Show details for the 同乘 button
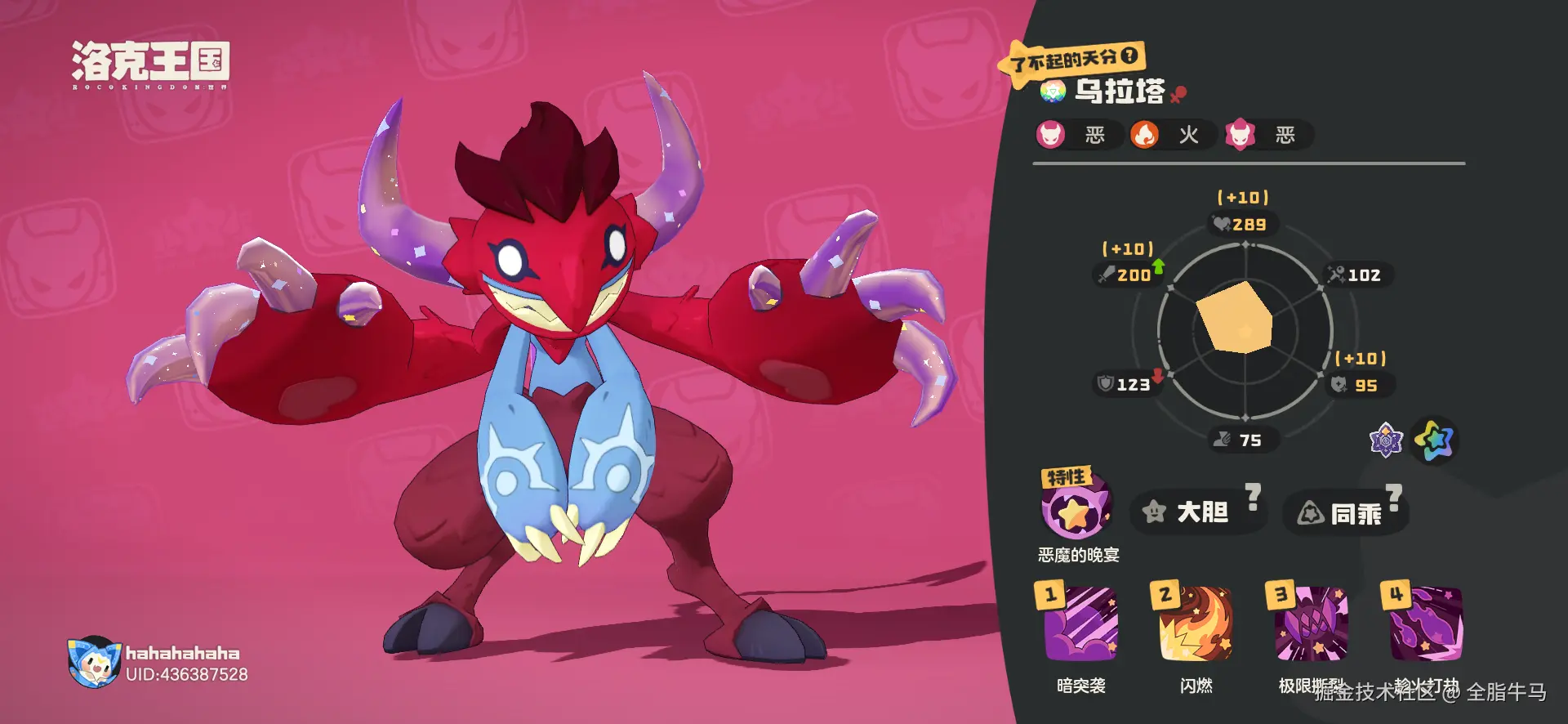Screen dimensions: 1568x724 point(1343,513)
